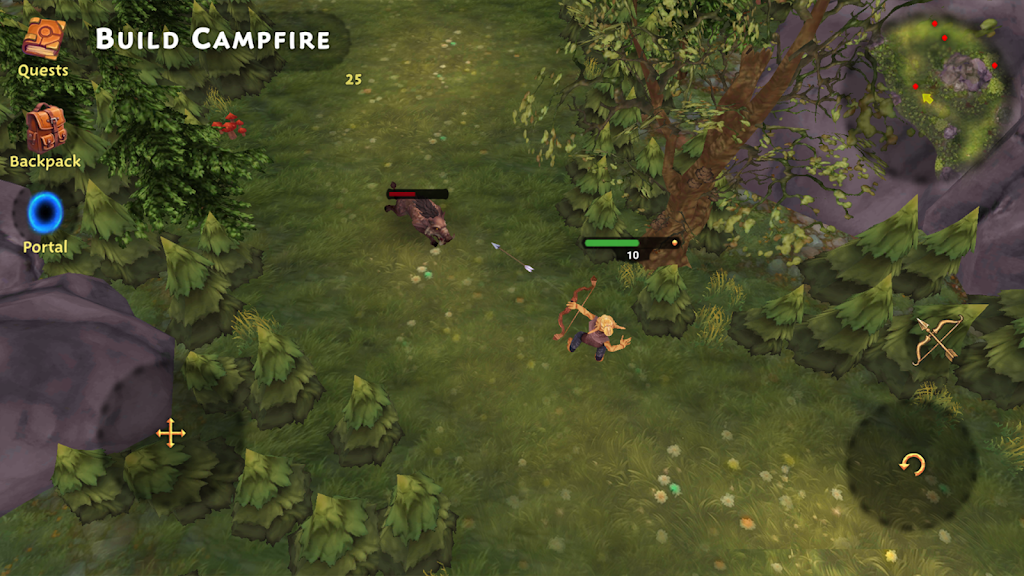Fire the bow attack button
Image resolution: width=1024 pixels, height=576 pixels.
tap(938, 339)
